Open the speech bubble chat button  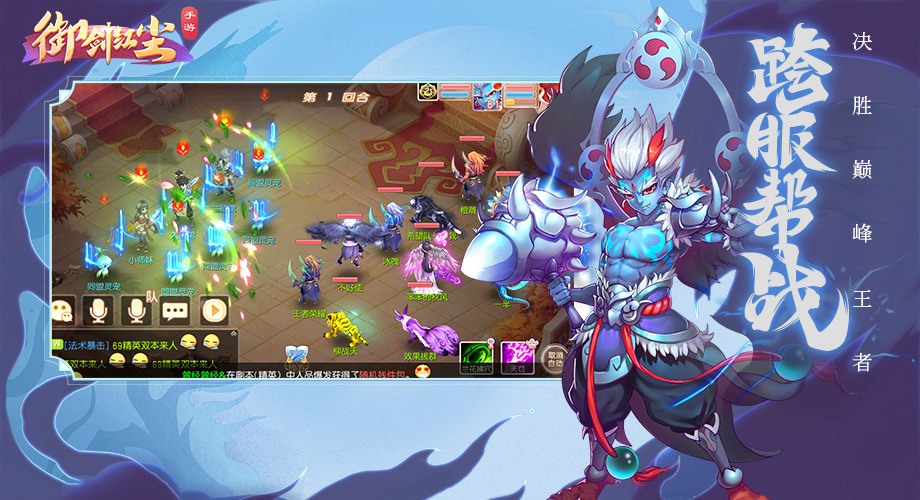175,310
